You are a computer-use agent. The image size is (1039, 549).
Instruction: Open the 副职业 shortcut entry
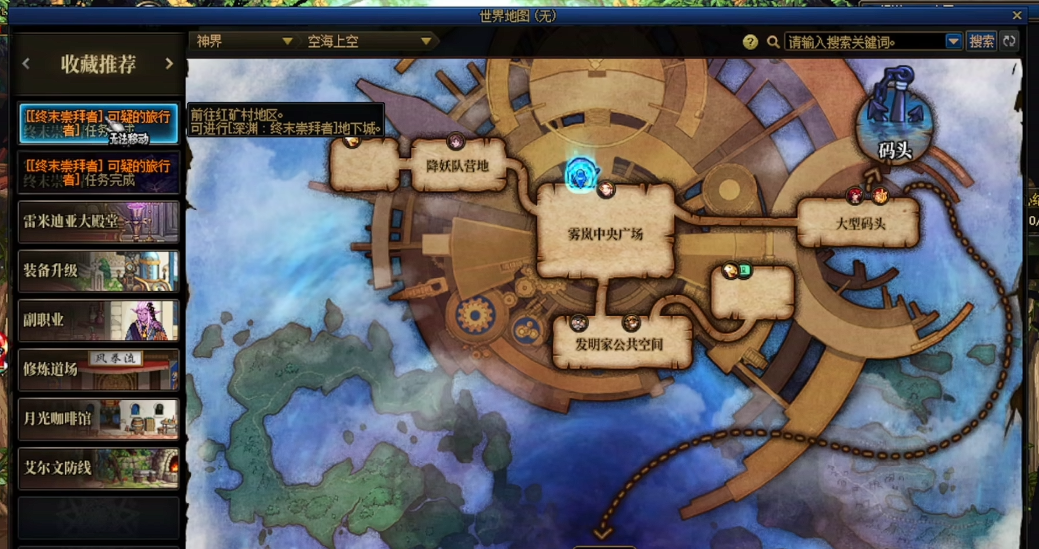(x=98, y=320)
